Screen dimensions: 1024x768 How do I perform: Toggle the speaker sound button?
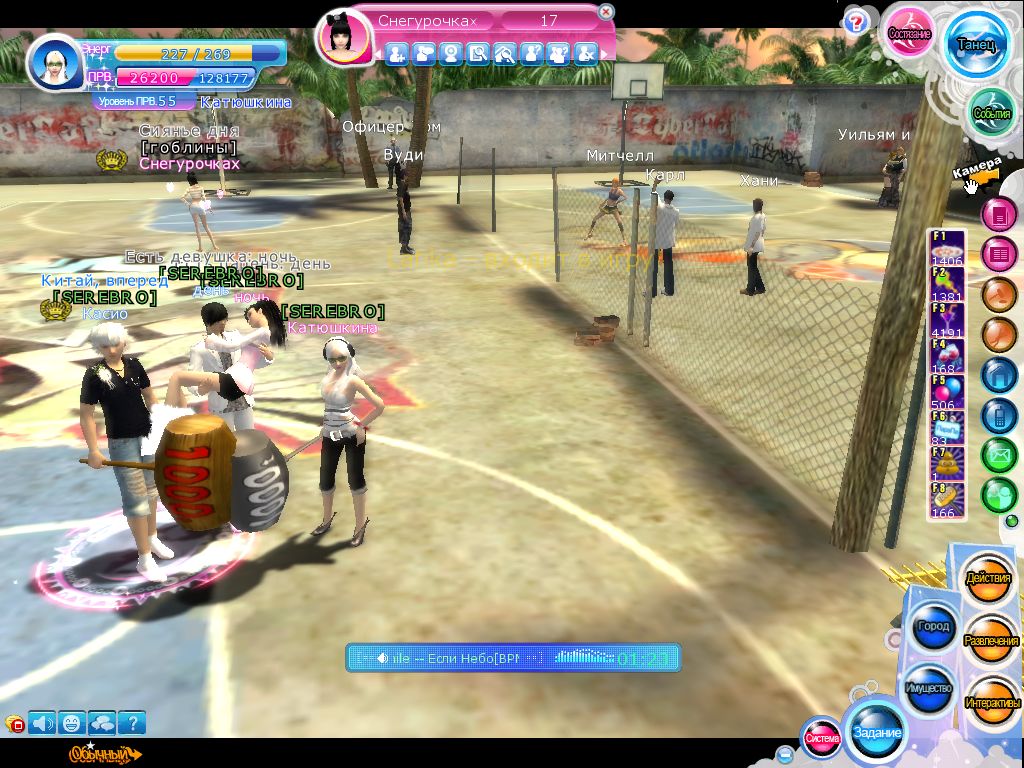point(43,722)
